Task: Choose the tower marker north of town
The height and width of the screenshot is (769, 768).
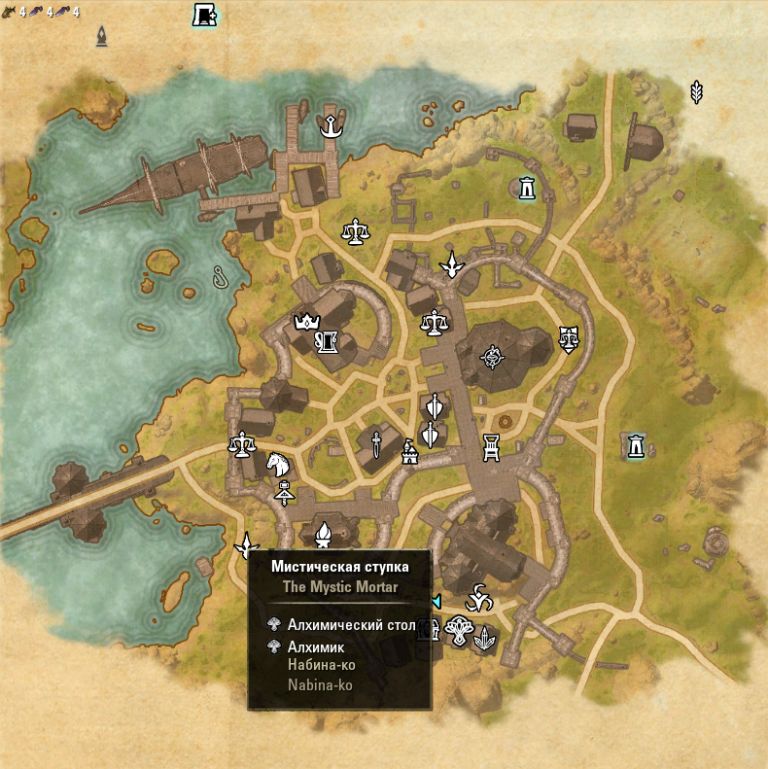Action: click(526, 187)
